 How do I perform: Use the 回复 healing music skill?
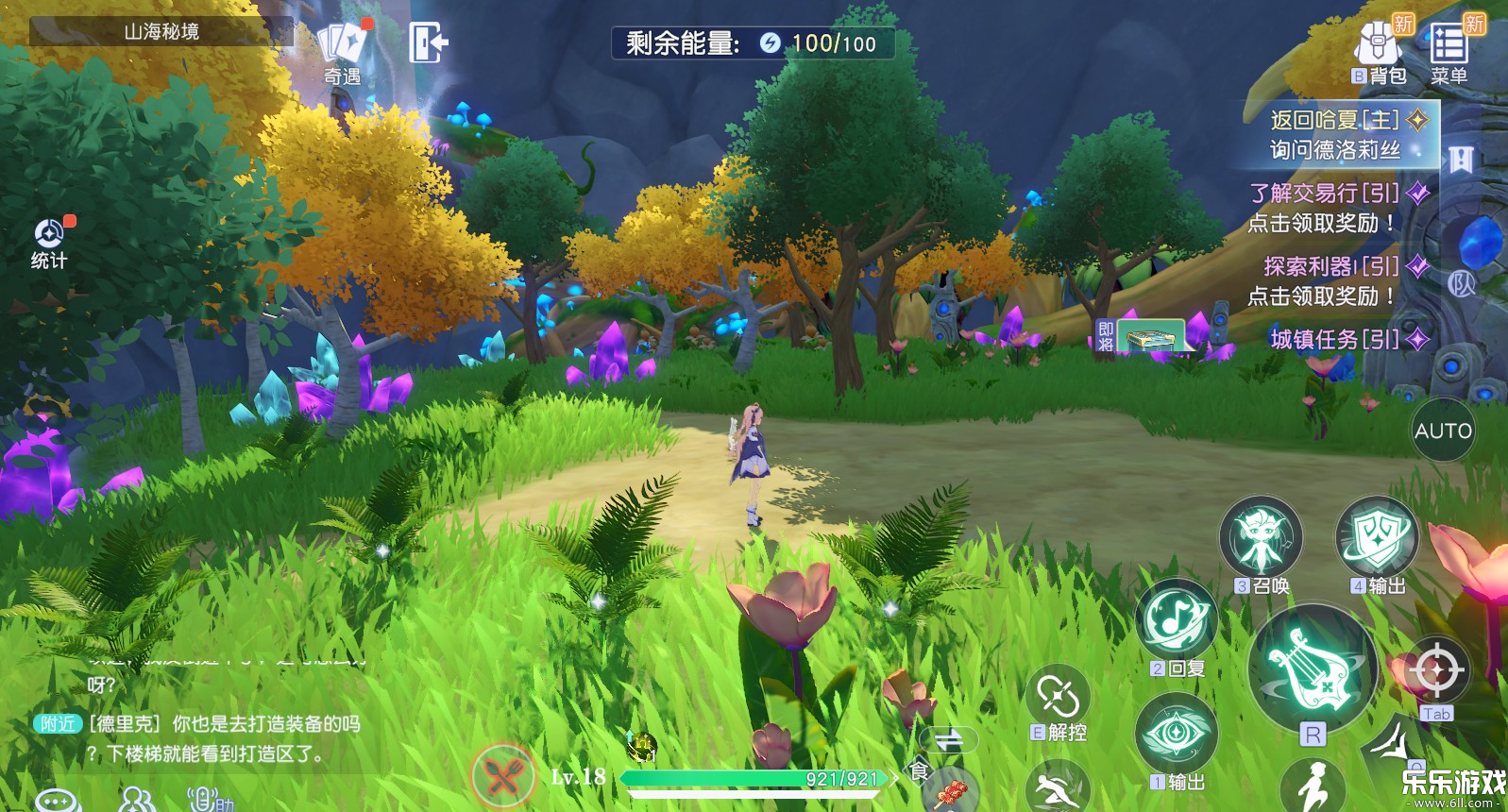tap(1177, 620)
